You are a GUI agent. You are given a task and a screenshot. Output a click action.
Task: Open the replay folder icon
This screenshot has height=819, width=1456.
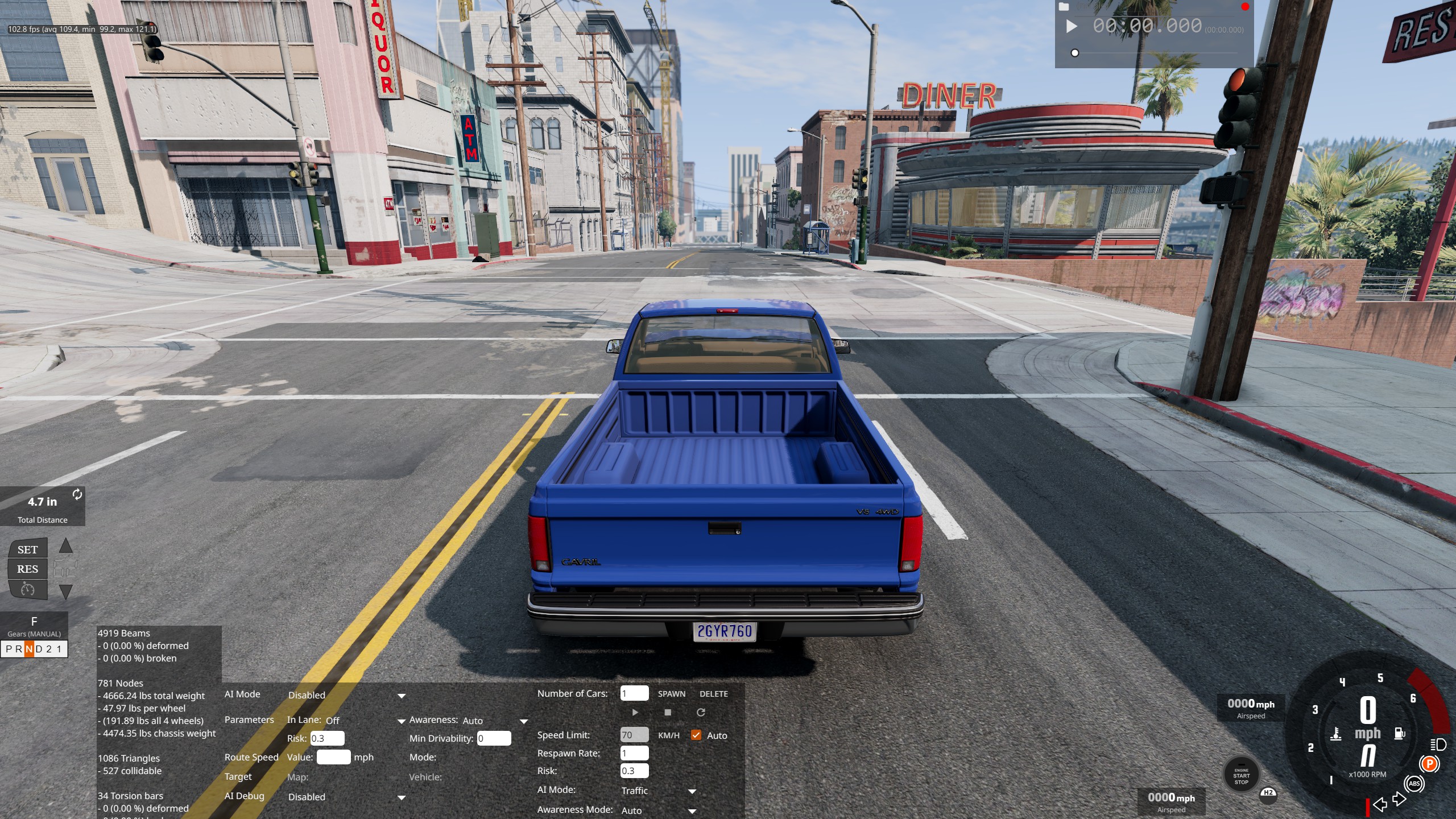(1064, 7)
